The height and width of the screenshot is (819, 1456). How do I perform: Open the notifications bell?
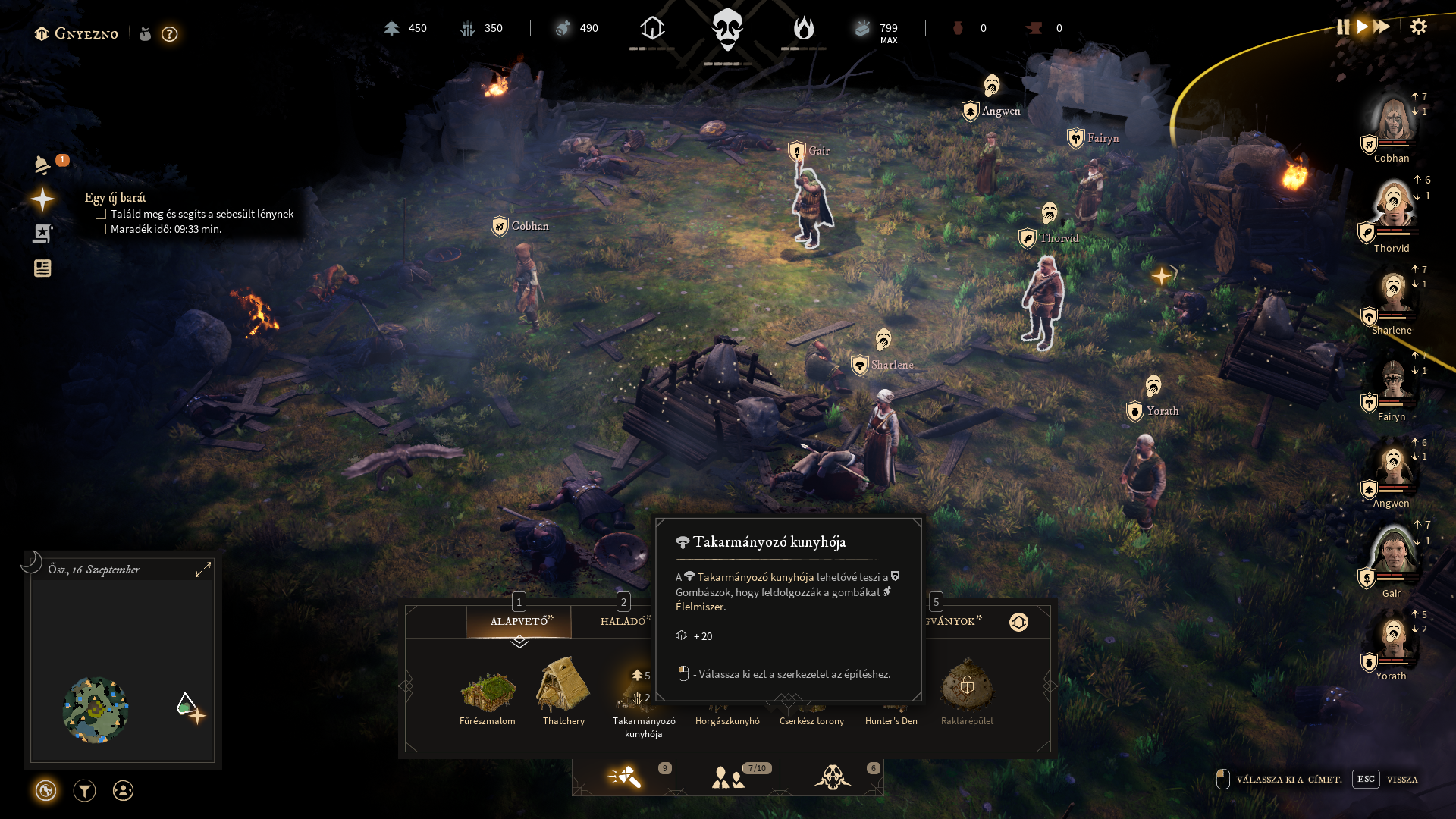coord(43,165)
